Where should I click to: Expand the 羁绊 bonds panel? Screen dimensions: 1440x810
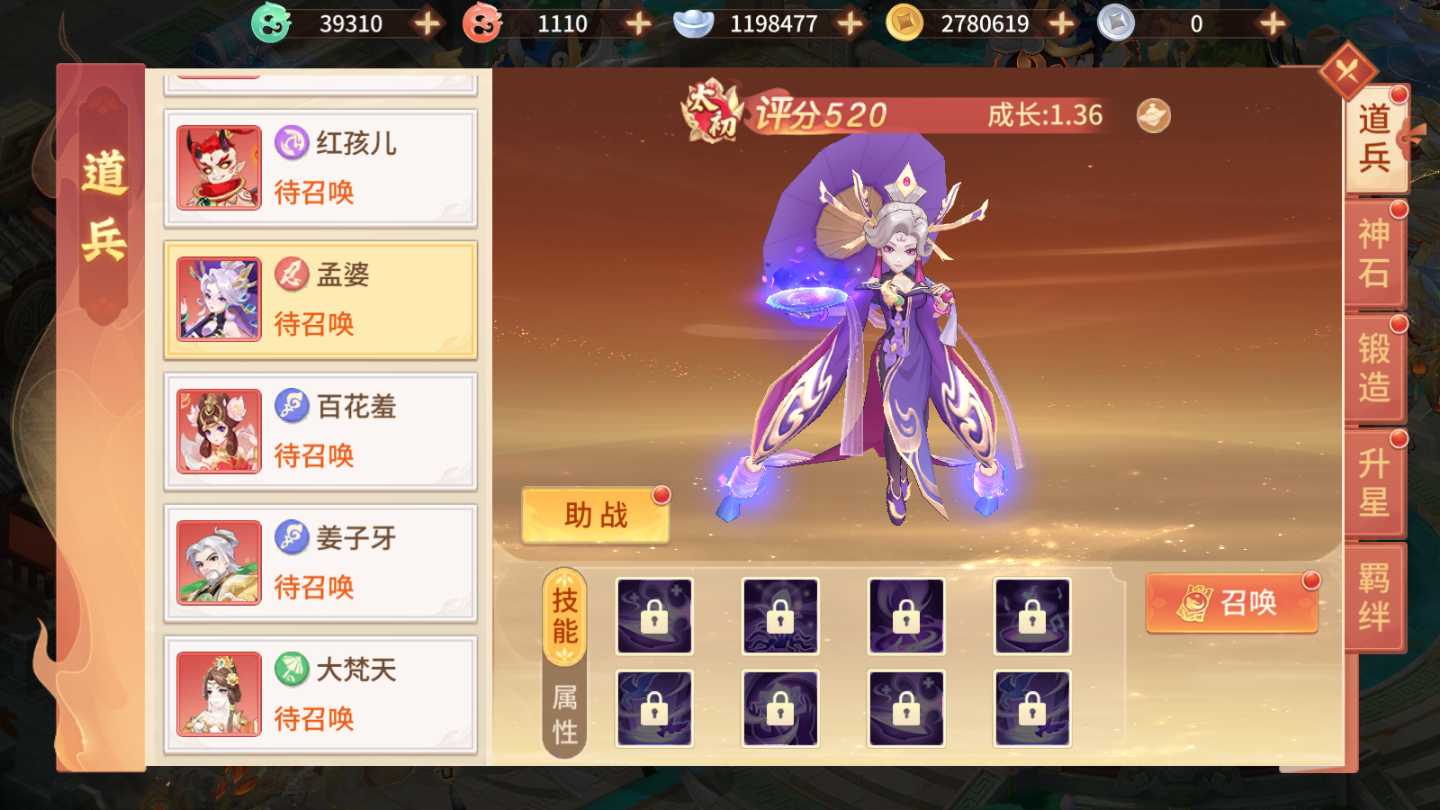coord(1374,594)
